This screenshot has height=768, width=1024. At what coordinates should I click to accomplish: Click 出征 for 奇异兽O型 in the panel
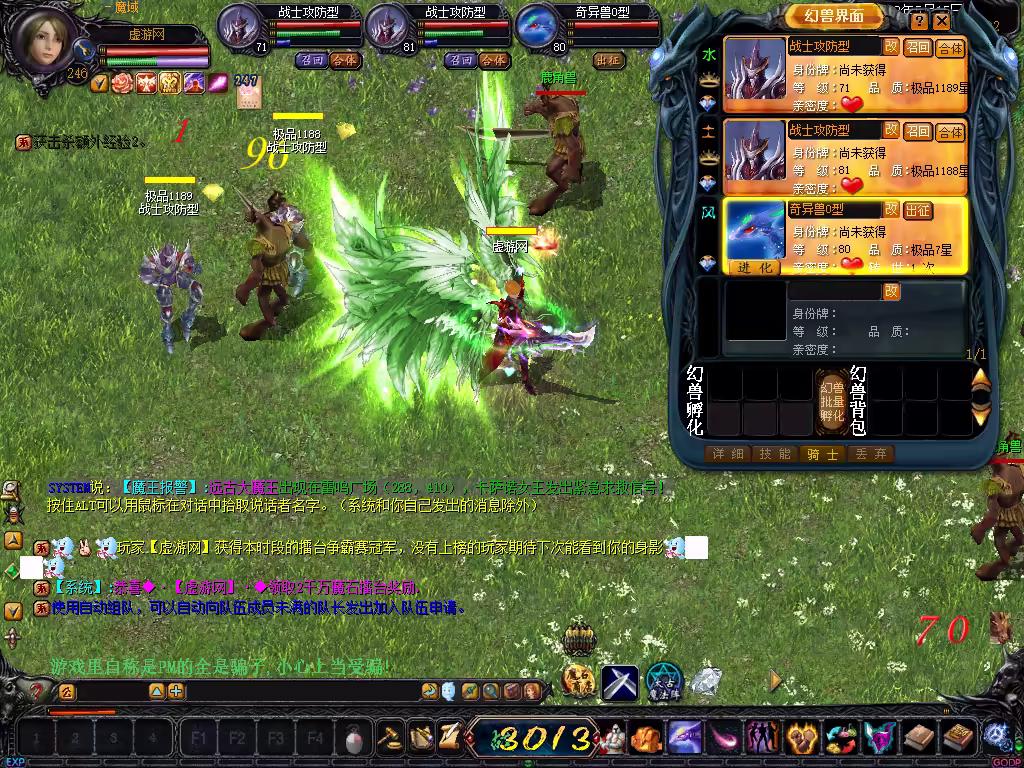pos(917,210)
